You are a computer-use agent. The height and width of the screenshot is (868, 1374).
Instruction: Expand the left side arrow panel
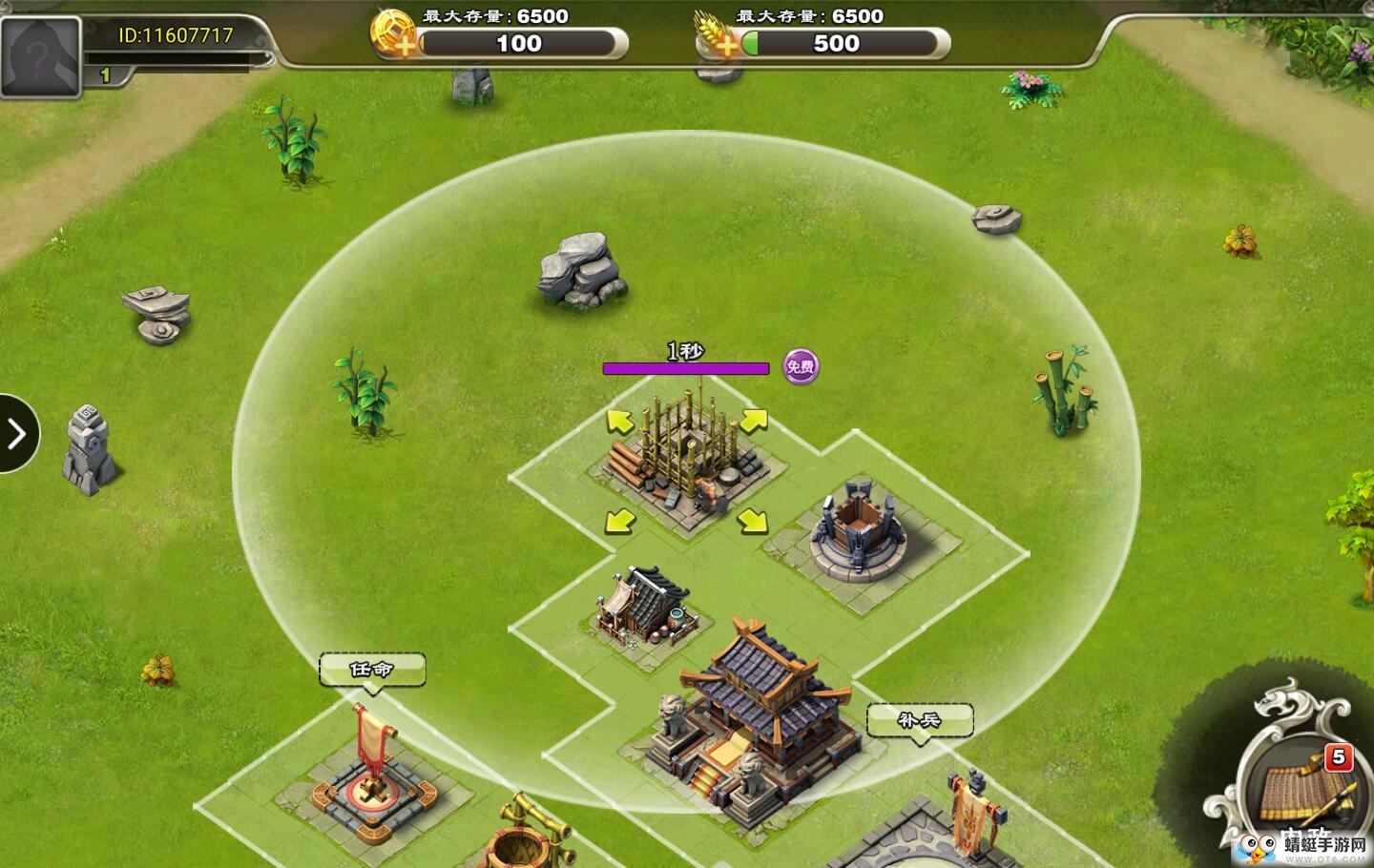[x=16, y=434]
